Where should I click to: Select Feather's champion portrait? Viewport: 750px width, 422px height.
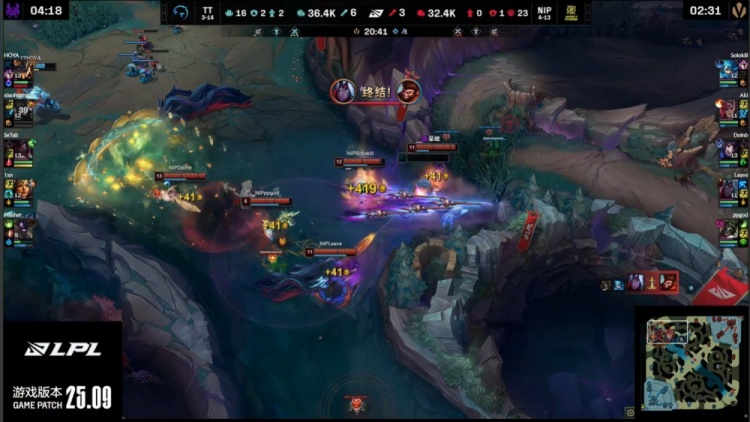click(x=22, y=229)
